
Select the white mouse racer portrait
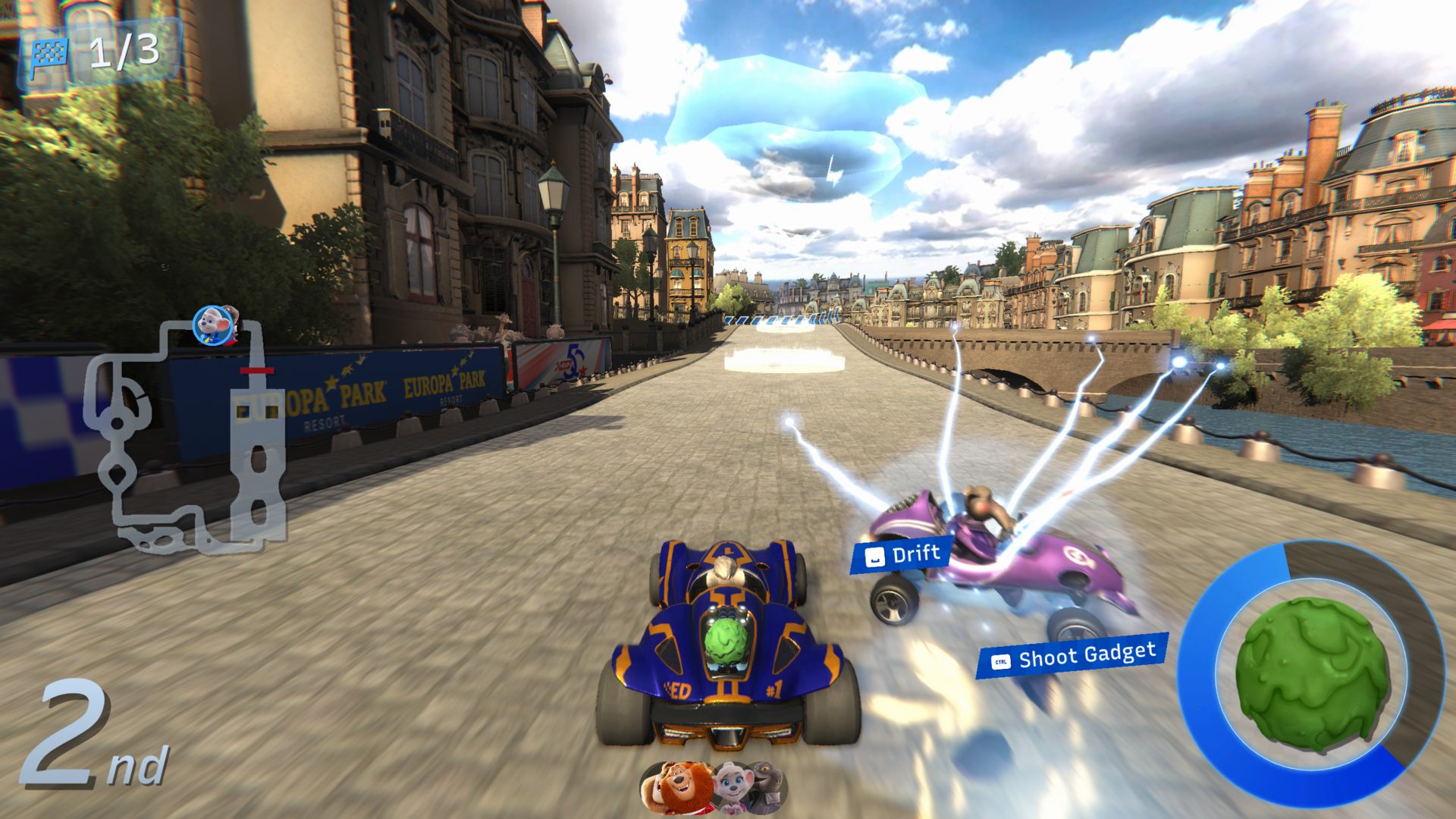(730, 787)
